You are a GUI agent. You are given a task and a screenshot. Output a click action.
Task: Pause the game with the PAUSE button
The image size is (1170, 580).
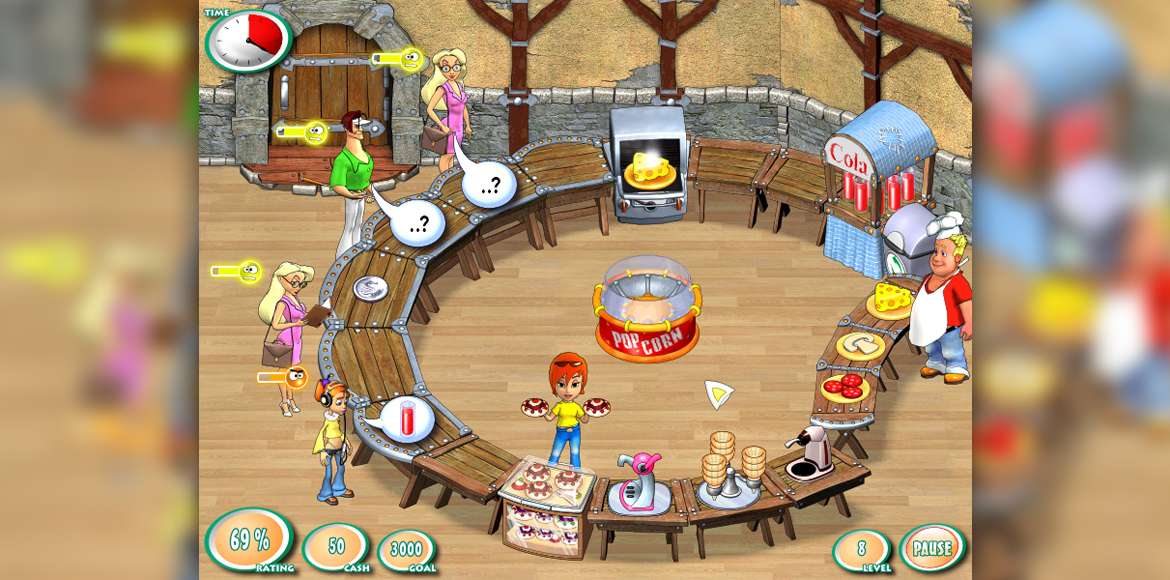pos(932,547)
